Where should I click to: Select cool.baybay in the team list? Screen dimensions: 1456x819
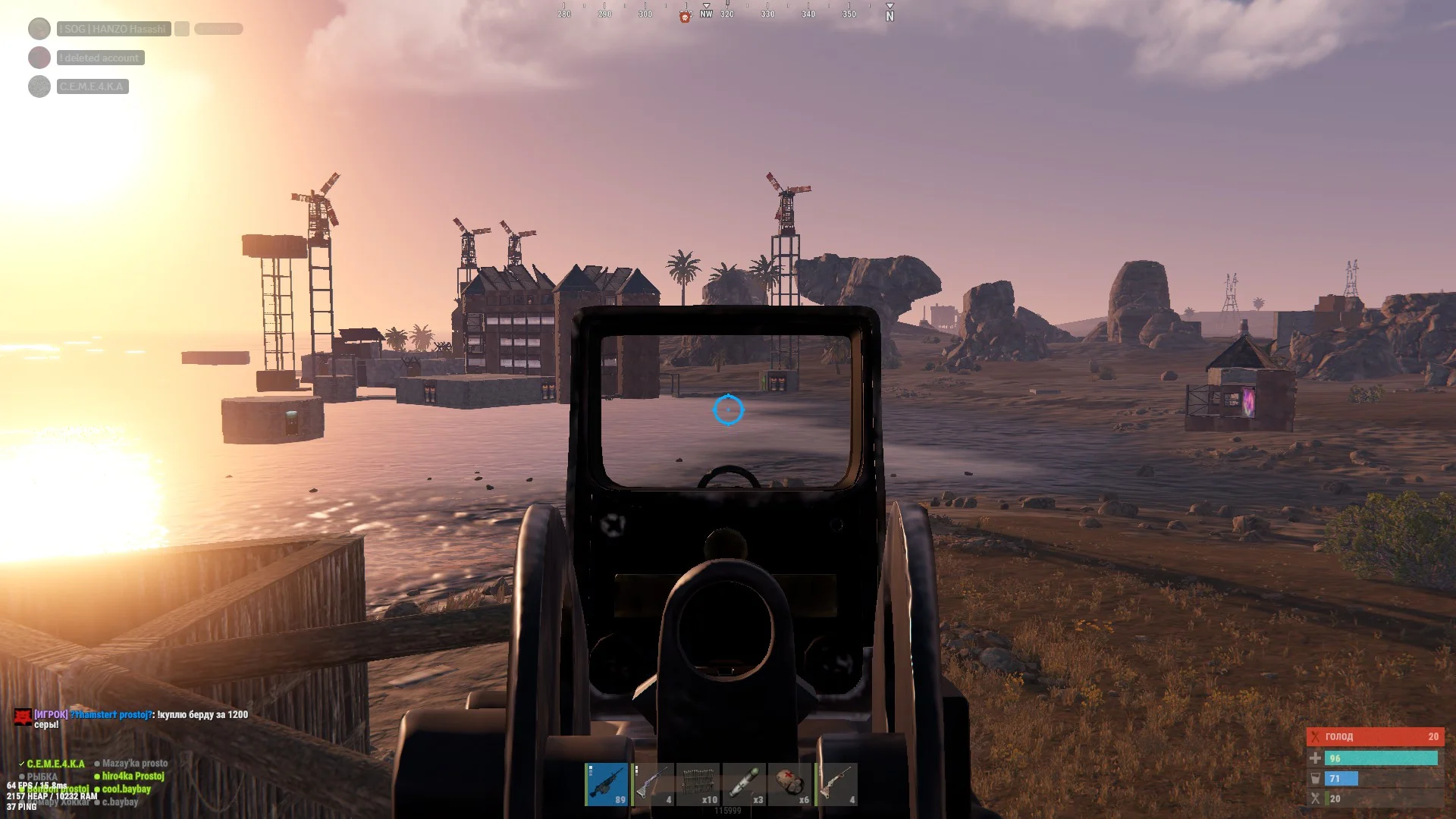(x=126, y=789)
